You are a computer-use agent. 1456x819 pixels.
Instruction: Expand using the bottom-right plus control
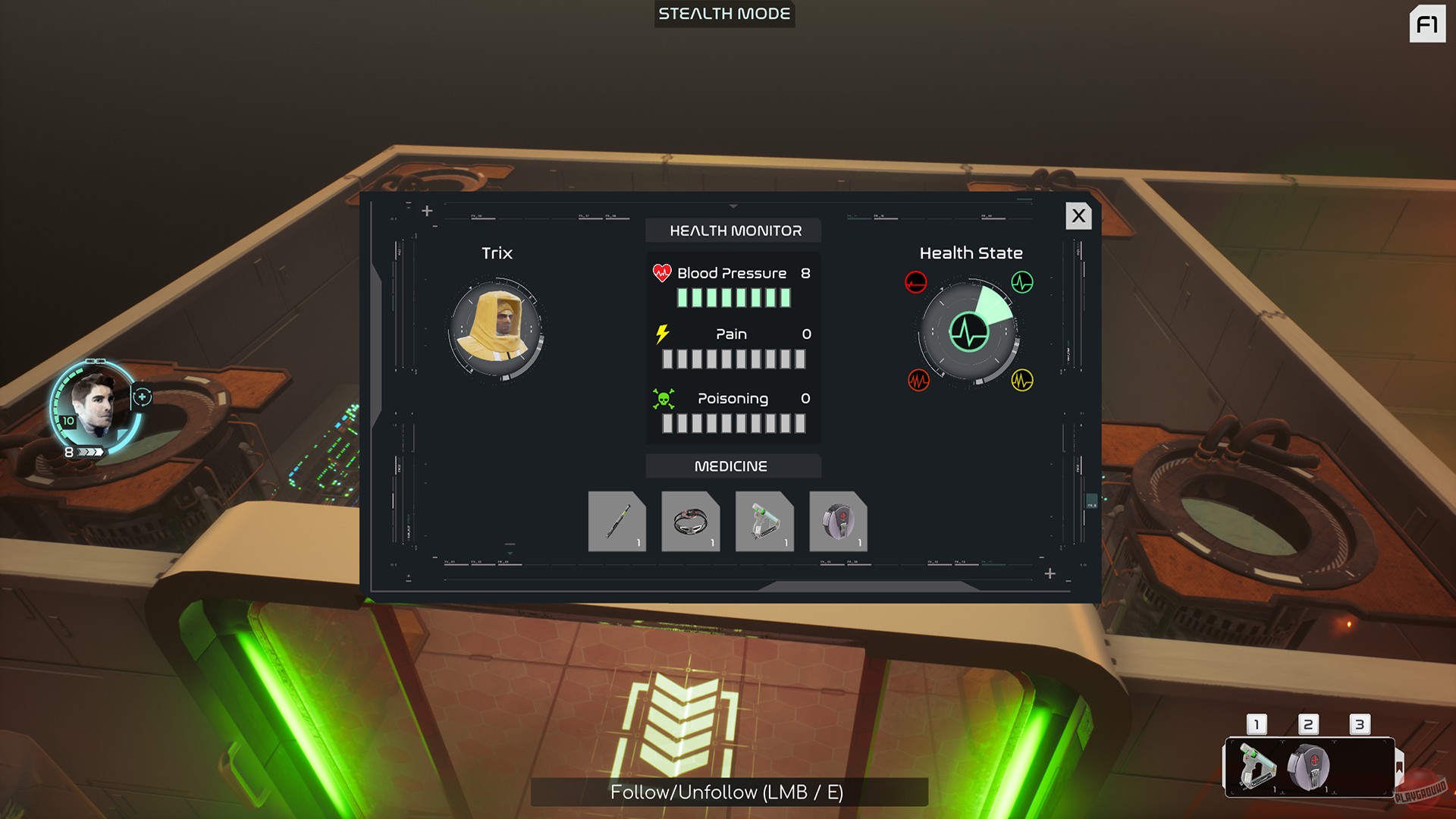1051,574
